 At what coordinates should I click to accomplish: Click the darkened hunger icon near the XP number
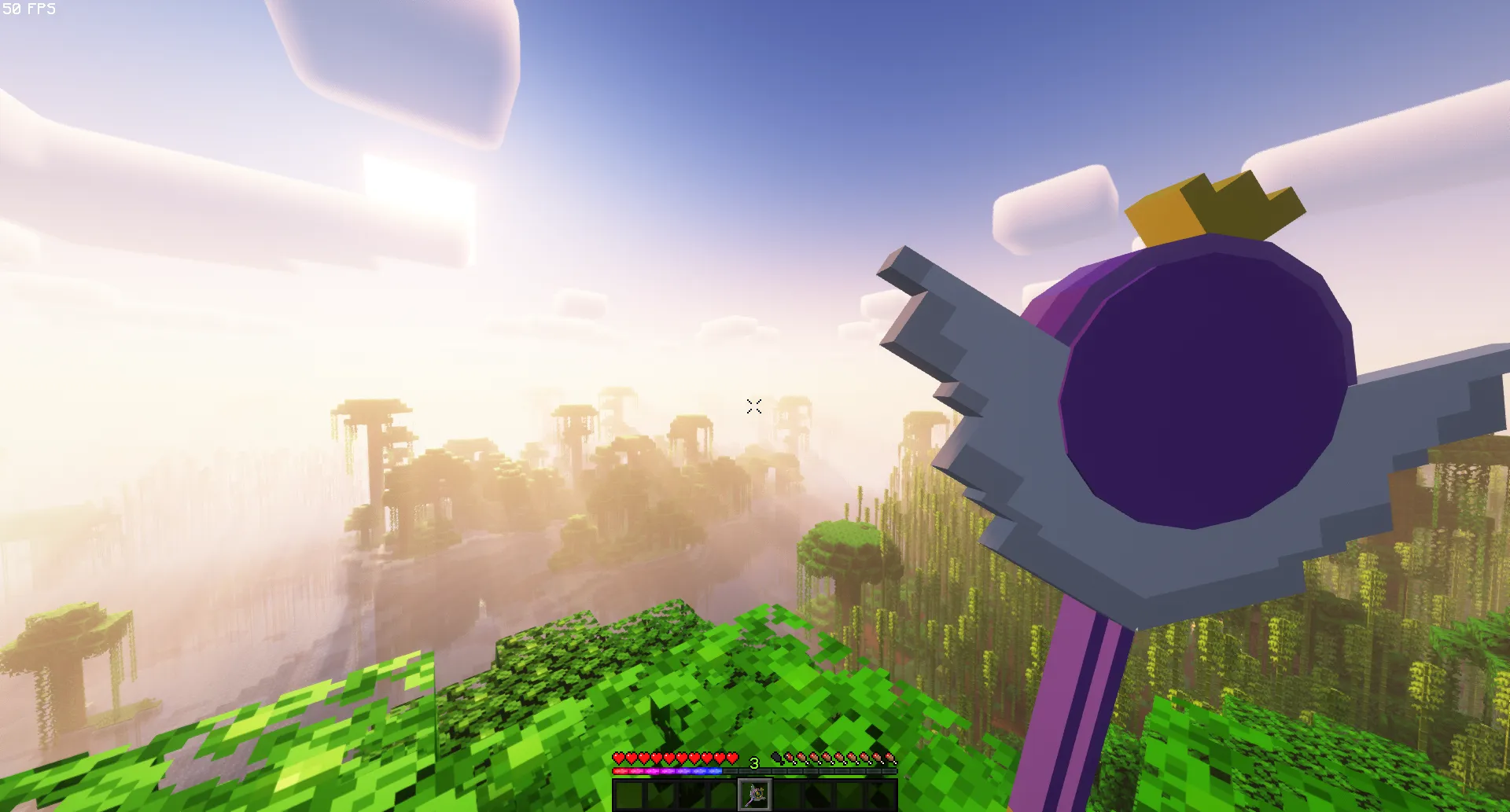pos(777,759)
